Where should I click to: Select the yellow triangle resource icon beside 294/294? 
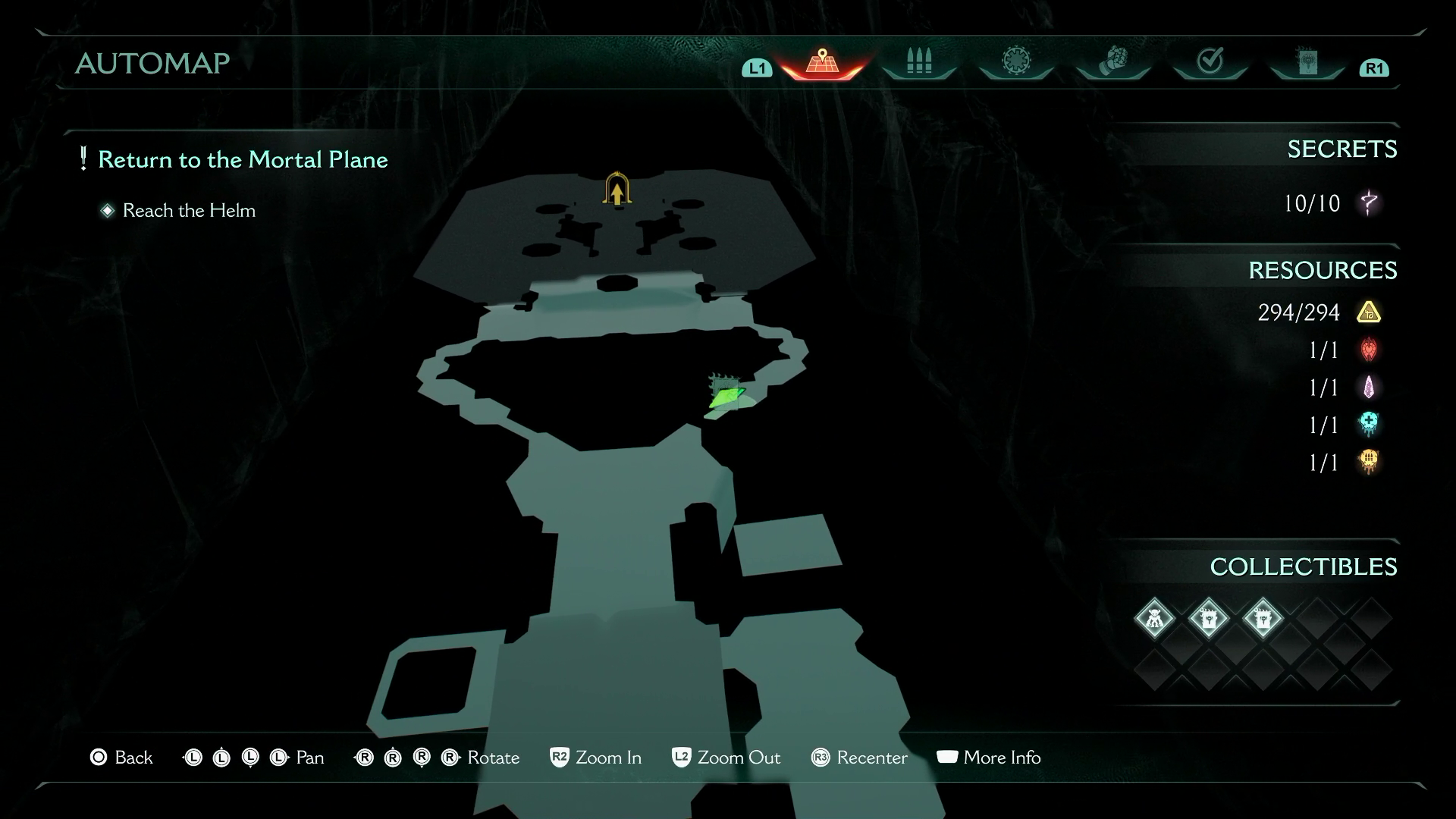click(x=1370, y=312)
